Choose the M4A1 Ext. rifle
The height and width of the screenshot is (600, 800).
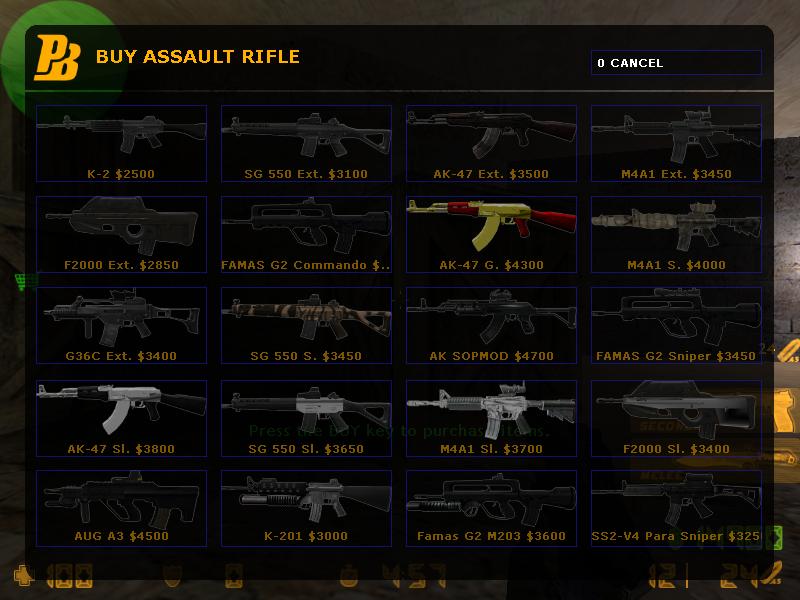click(x=676, y=143)
